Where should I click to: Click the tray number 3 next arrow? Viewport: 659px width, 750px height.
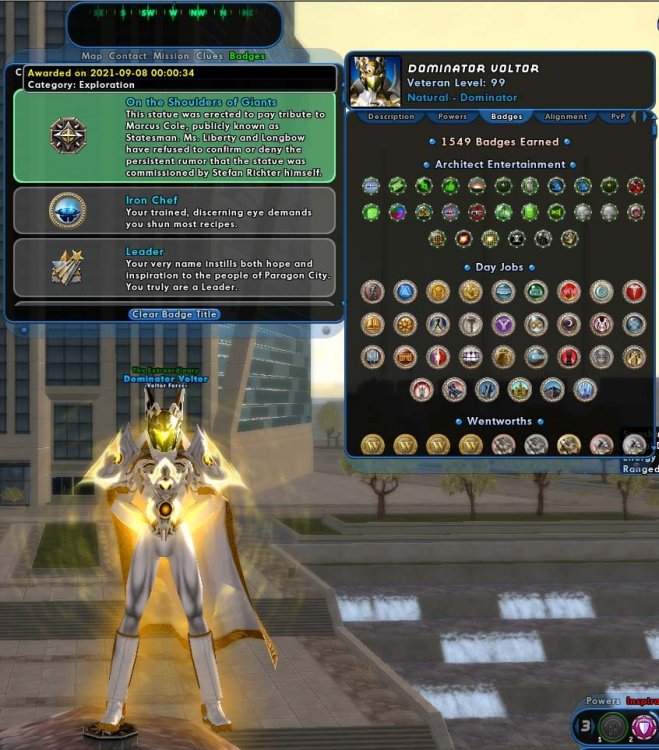pos(594,727)
